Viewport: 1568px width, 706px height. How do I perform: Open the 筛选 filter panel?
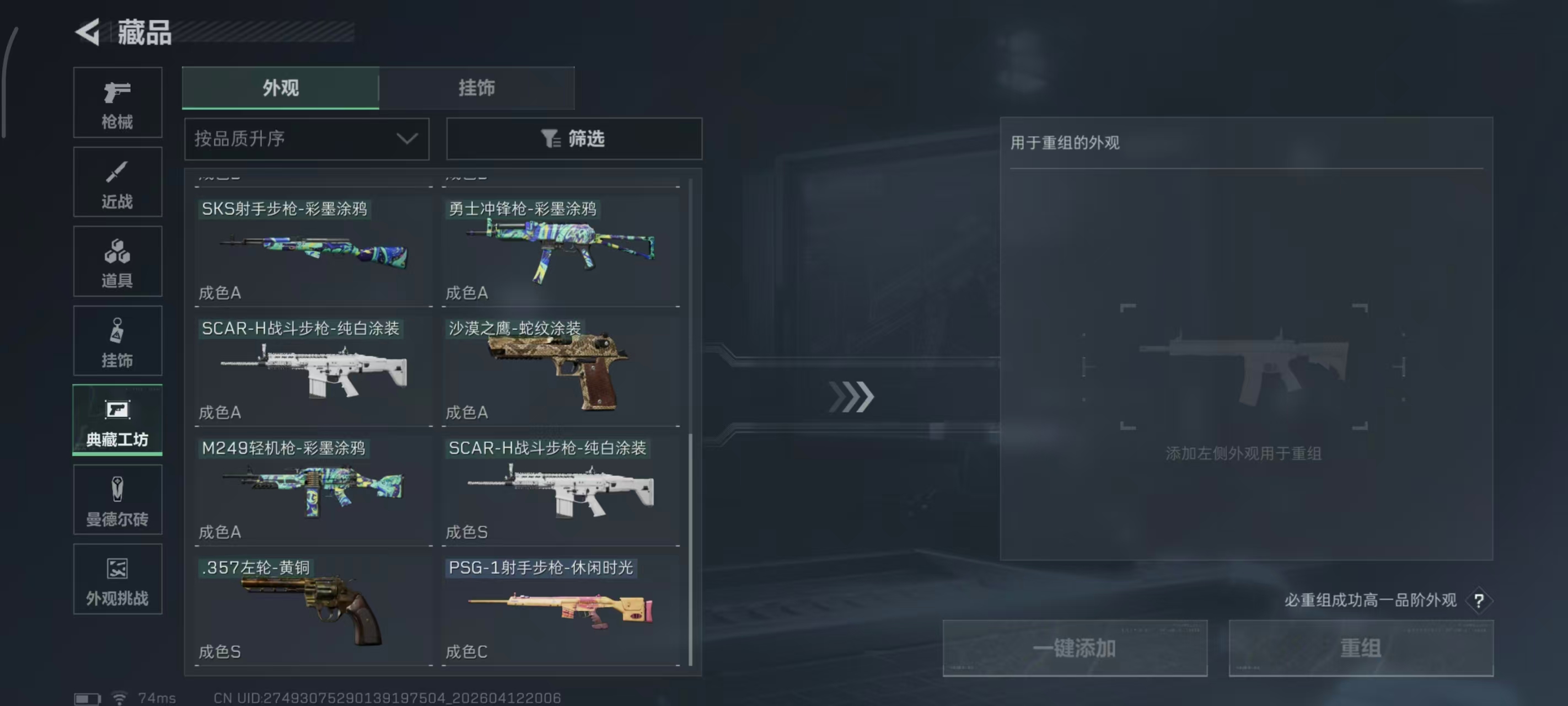573,139
